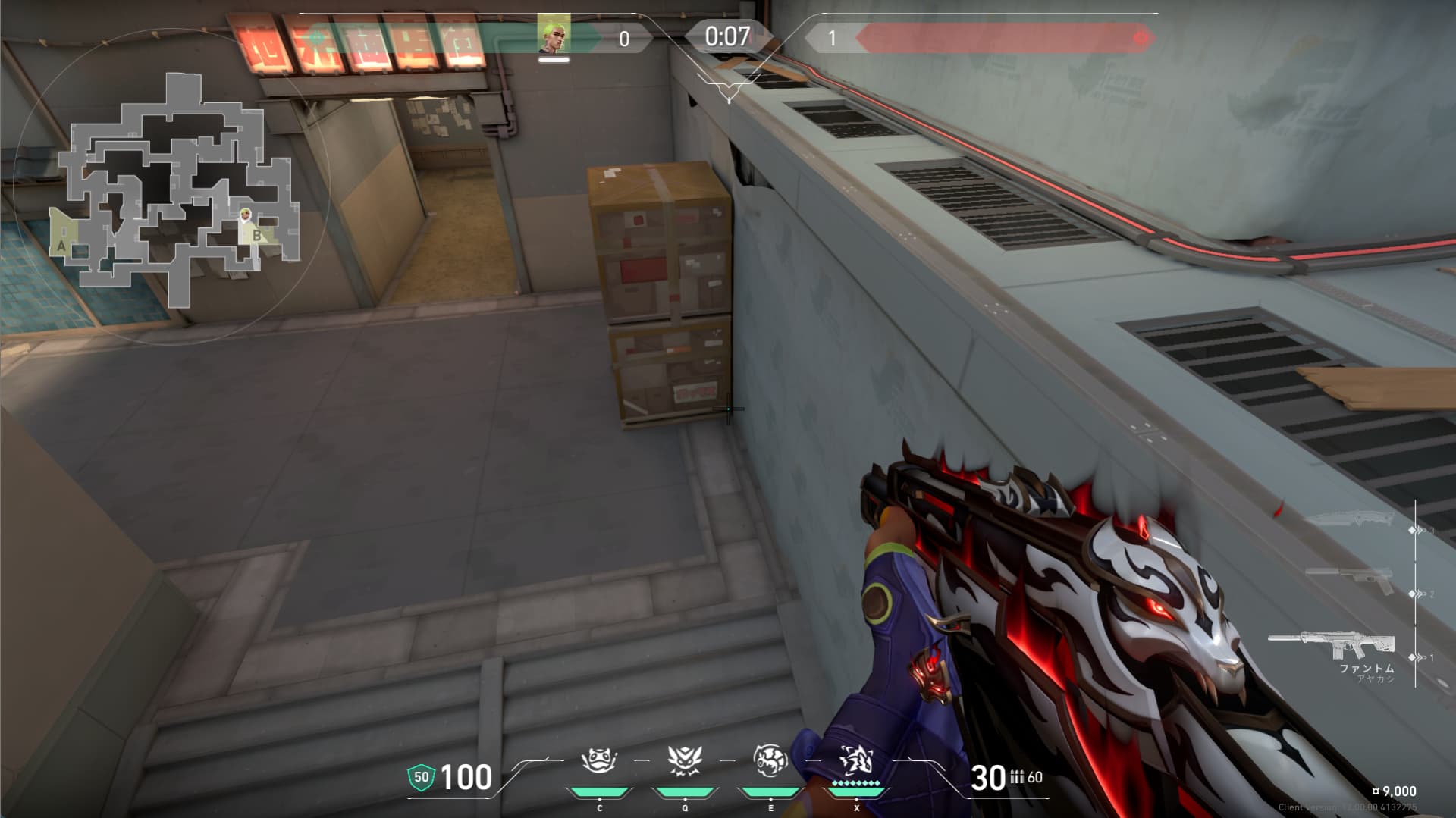Click the Gekko agent portrait at top
1456x818 pixels.
click(x=554, y=35)
